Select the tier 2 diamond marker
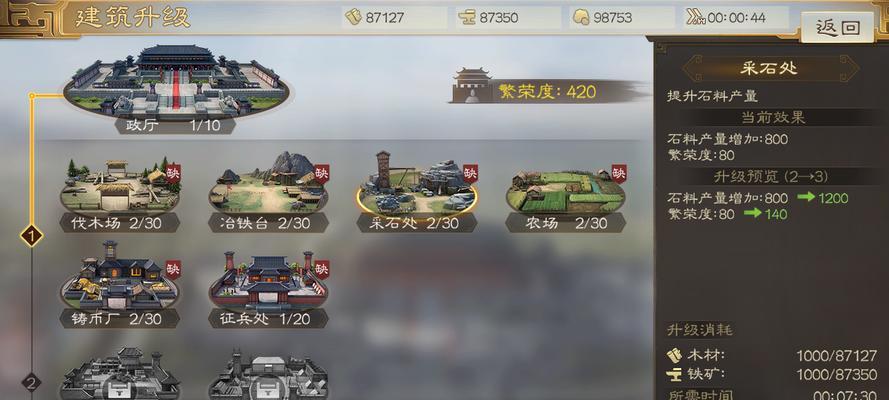889x400 pixels. tap(32, 382)
